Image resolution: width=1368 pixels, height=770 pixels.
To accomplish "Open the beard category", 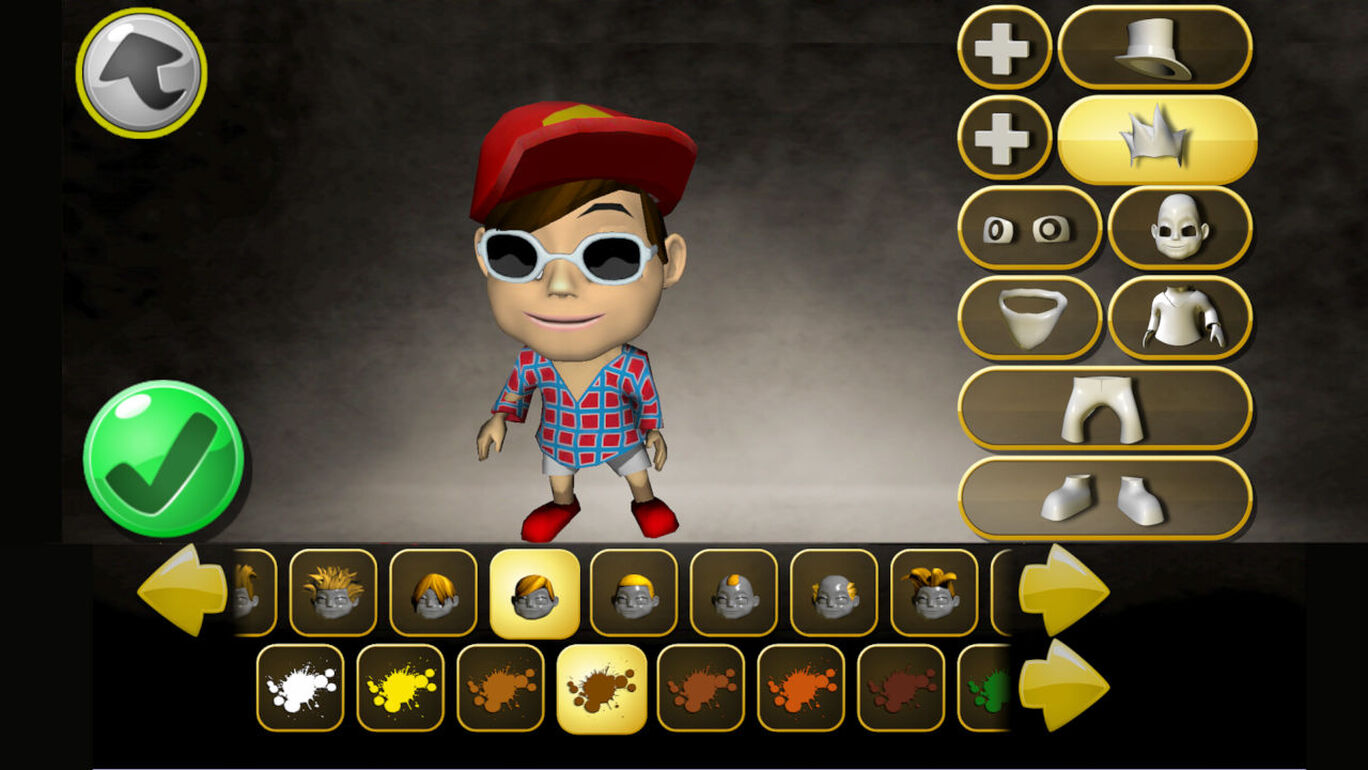I will [1029, 318].
